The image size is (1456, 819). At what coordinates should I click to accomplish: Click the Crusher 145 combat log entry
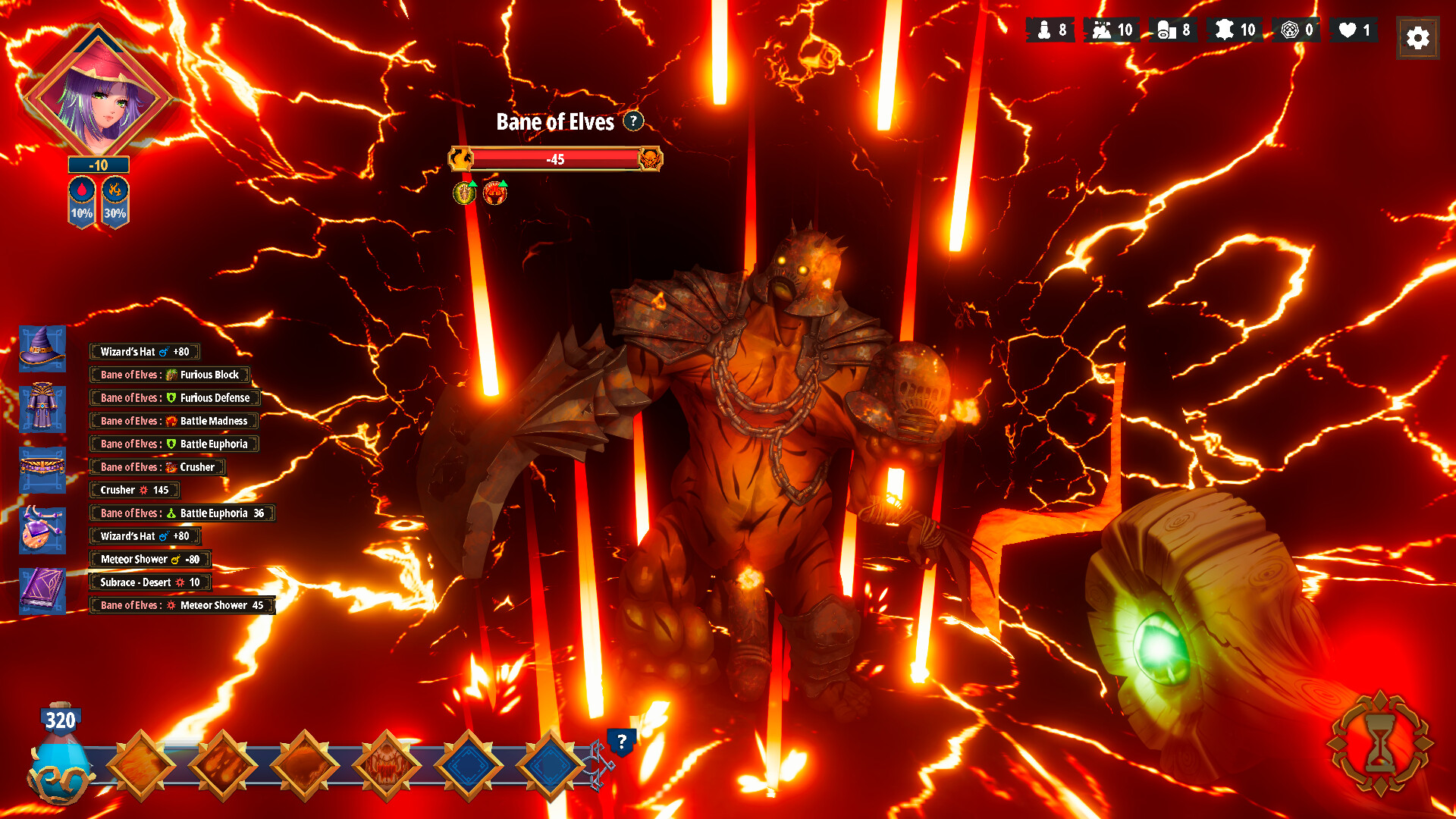134,490
